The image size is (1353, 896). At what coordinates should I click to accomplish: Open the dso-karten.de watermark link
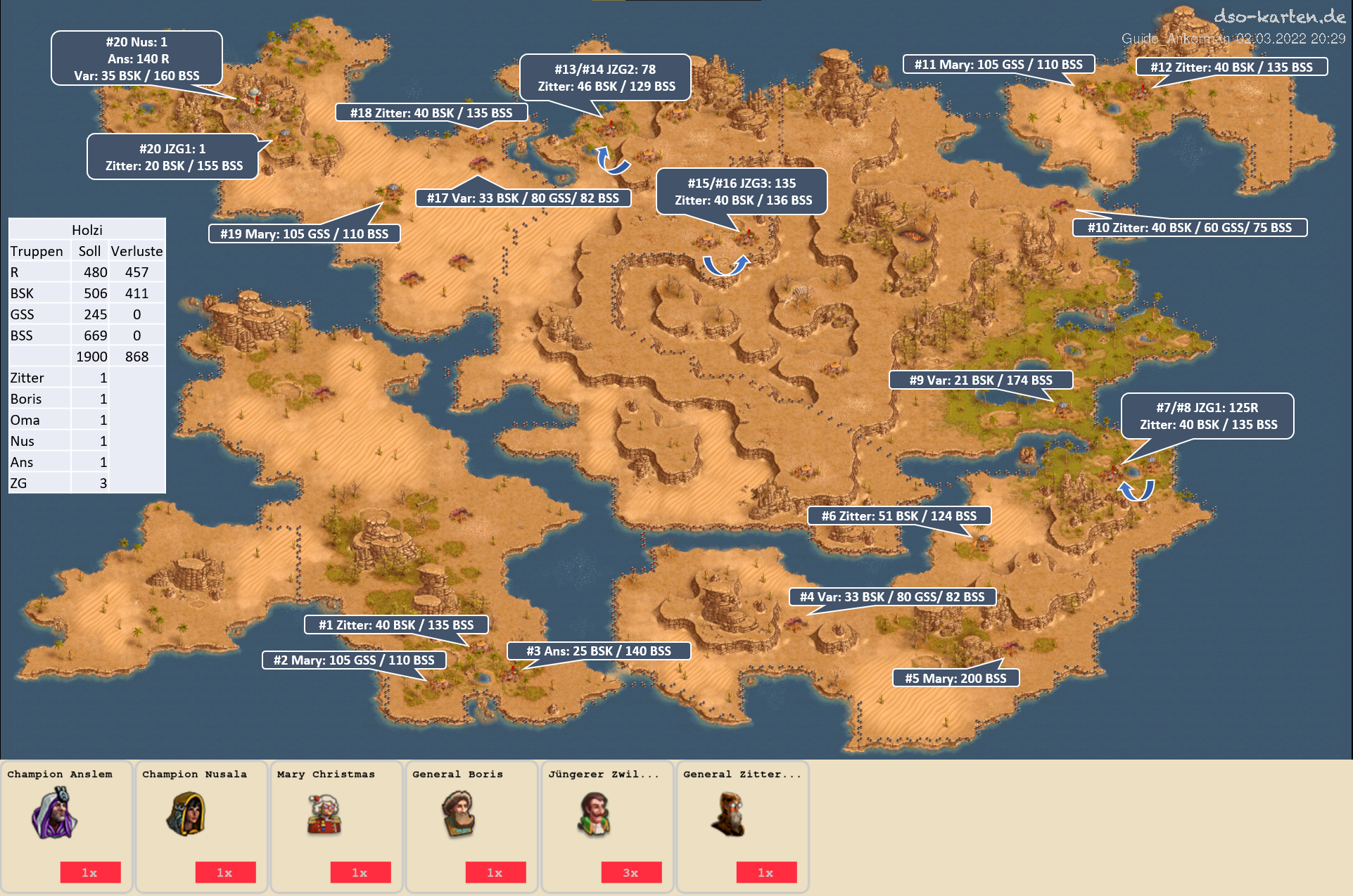1278,16
